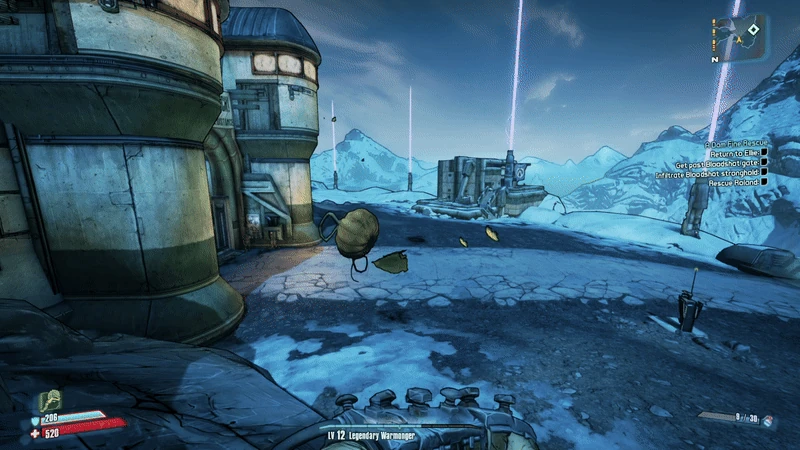Click the Return to Ellie objective checkbox
Image resolution: width=800 pixels, height=450 pixels.
(x=764, y=155)
